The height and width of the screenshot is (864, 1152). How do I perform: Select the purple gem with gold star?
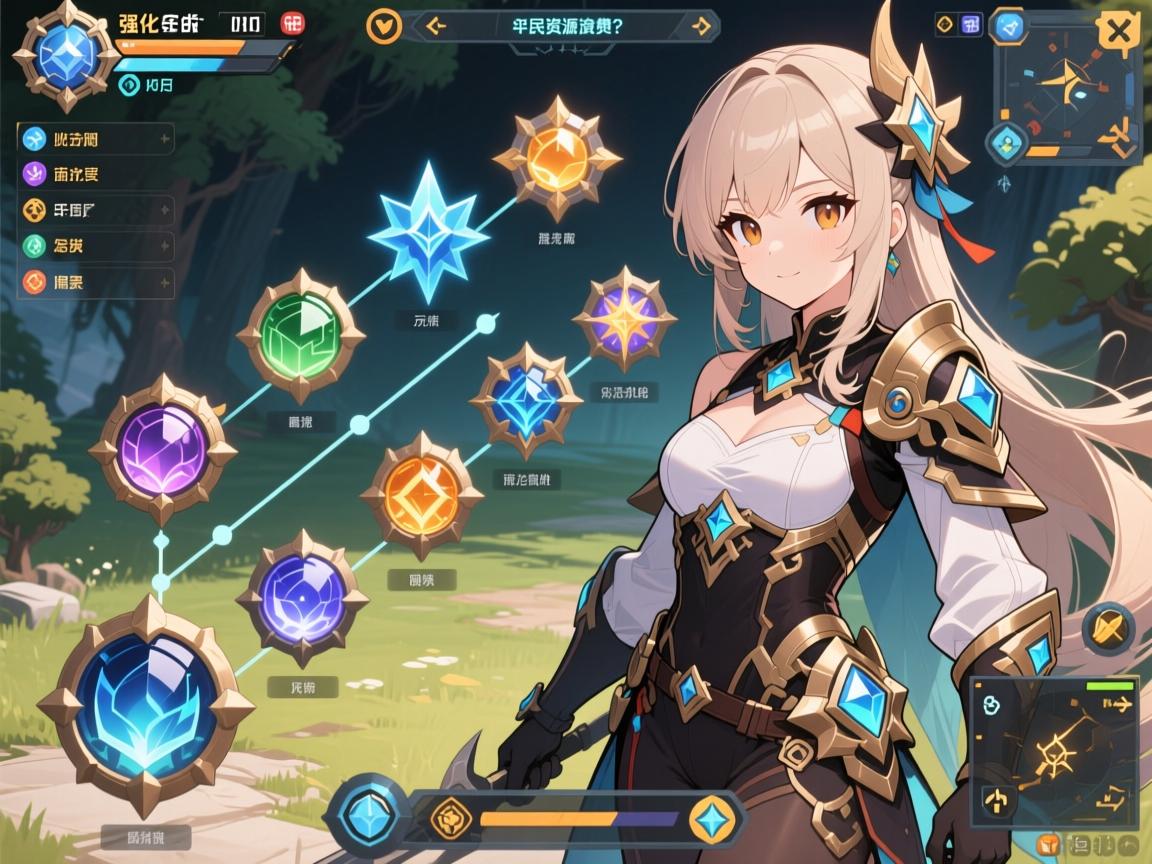point(624,318)
